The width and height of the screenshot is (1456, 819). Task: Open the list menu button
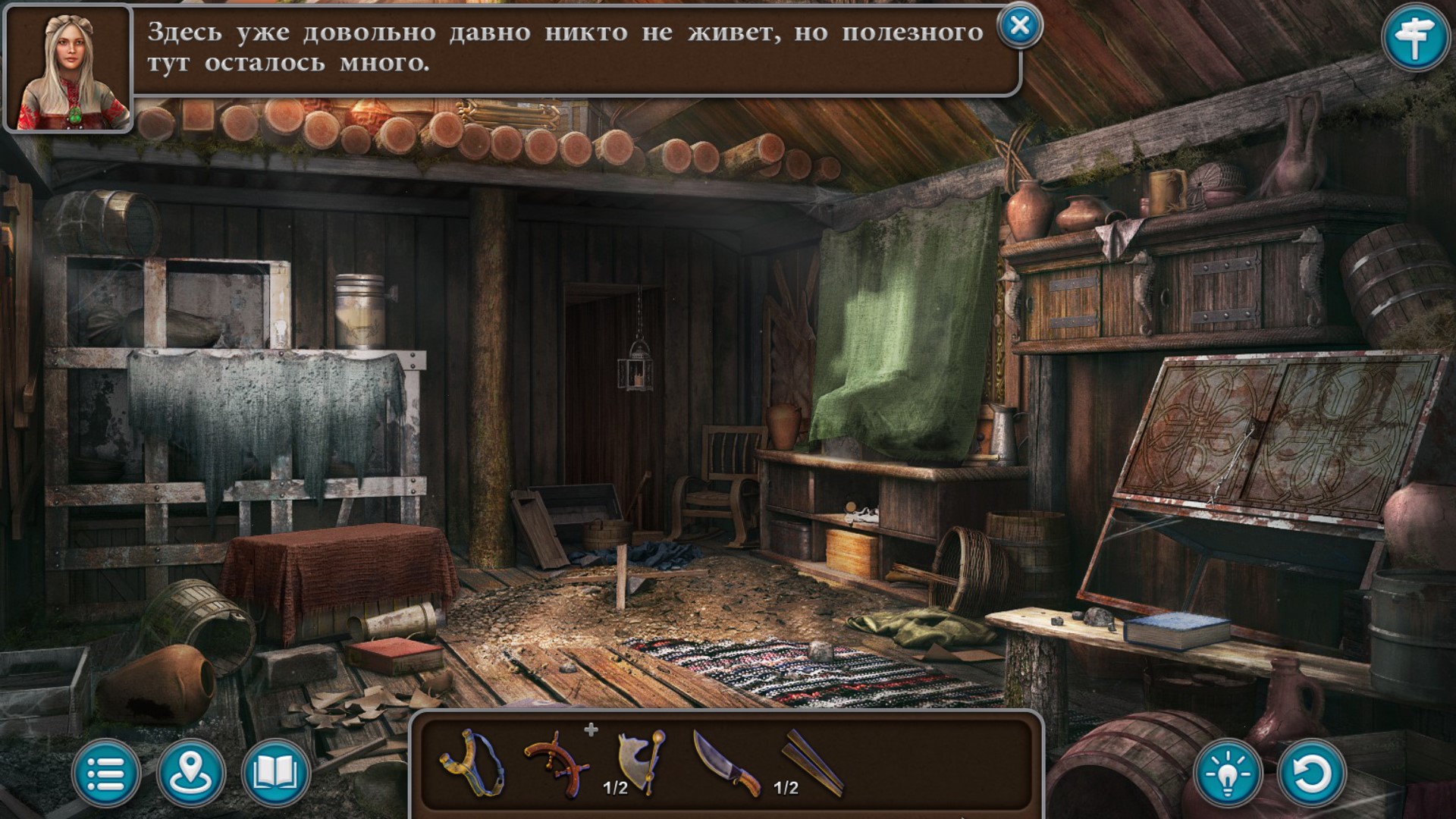106,774
